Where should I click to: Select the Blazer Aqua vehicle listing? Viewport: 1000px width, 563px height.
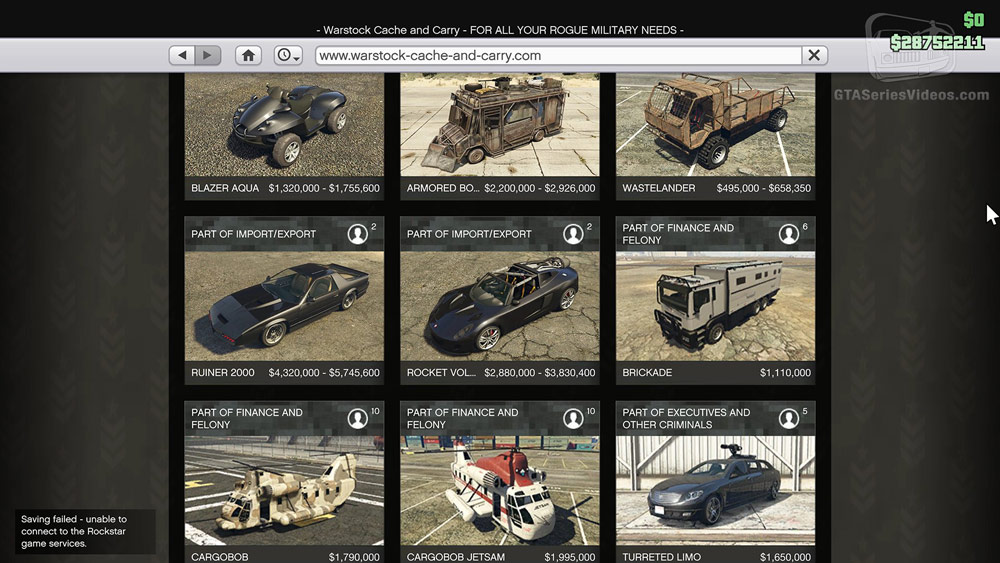285,130
